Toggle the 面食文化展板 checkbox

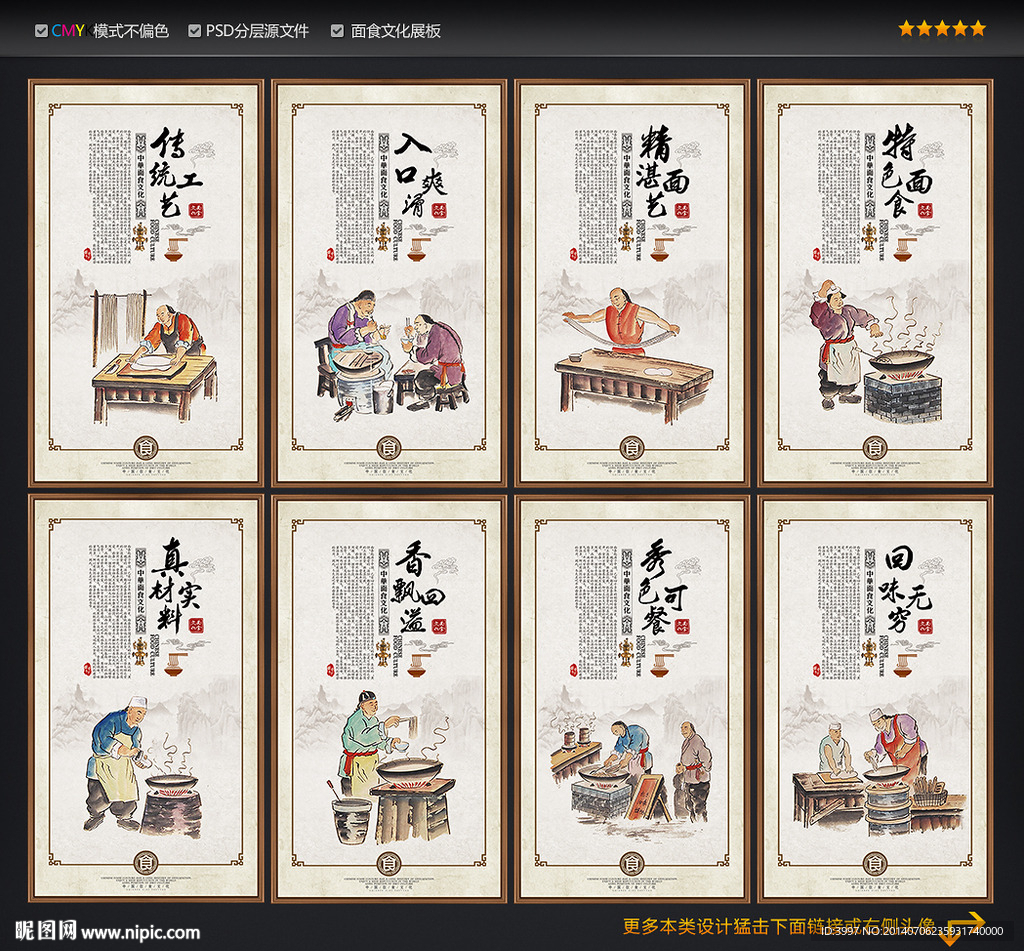point(338,31)
